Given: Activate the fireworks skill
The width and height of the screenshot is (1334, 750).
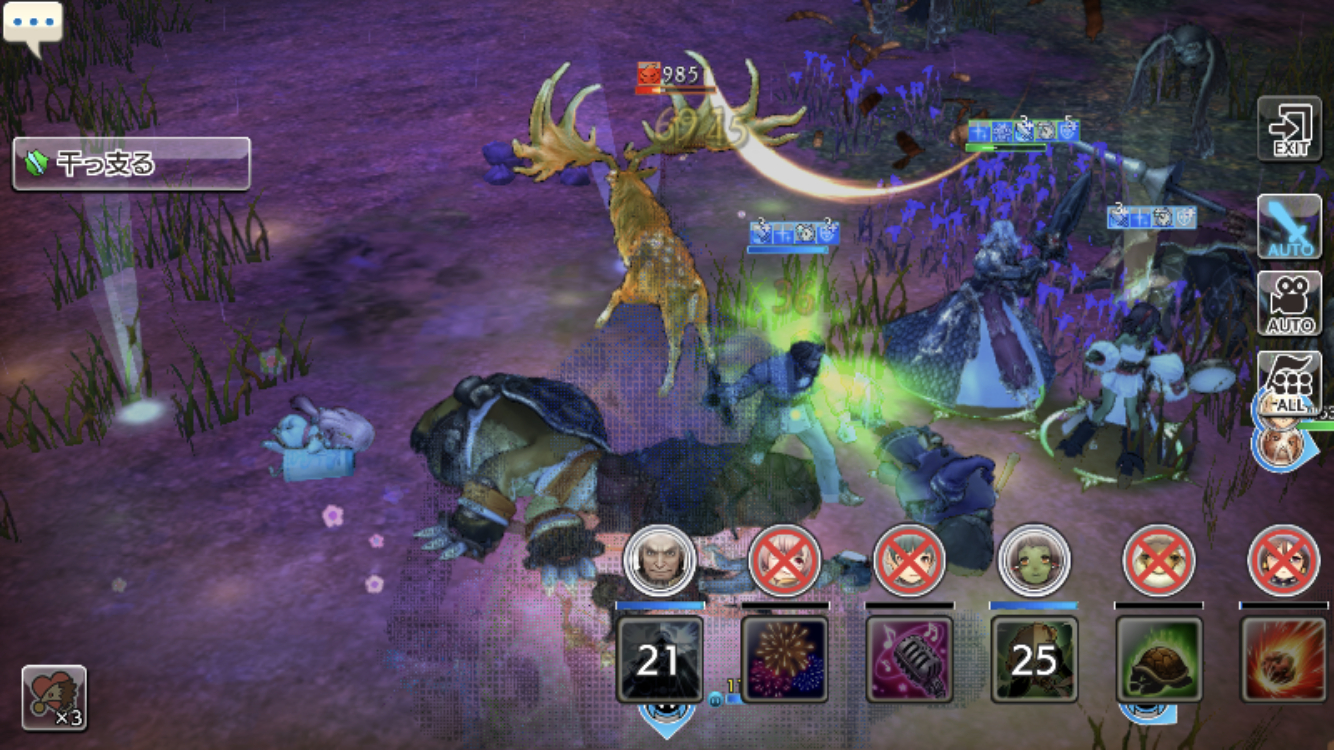Looking at the screenshot, I should 784,659.
